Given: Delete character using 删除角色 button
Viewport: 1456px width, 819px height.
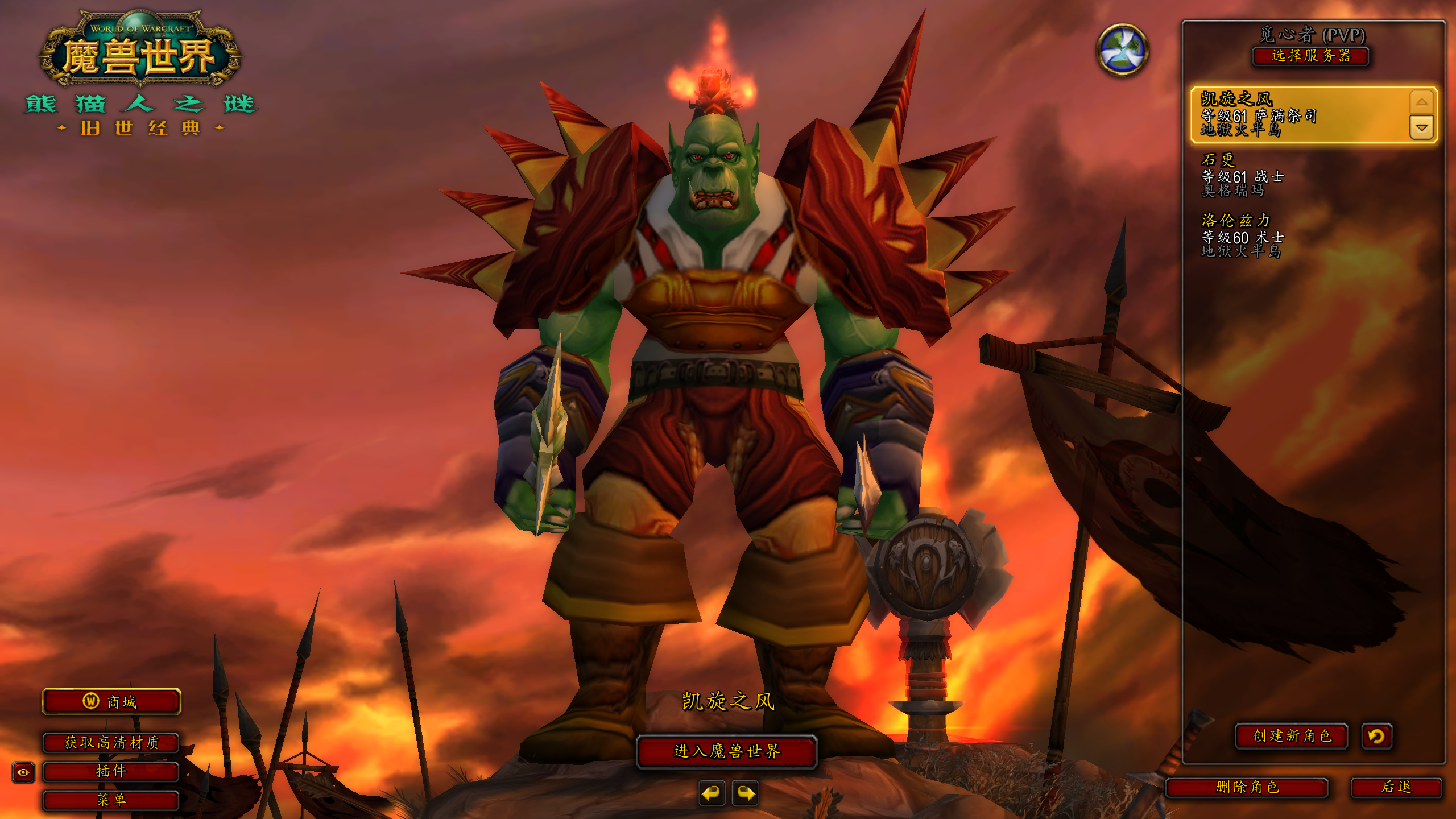Looking at the screenshot, I should click(1247, 787).
